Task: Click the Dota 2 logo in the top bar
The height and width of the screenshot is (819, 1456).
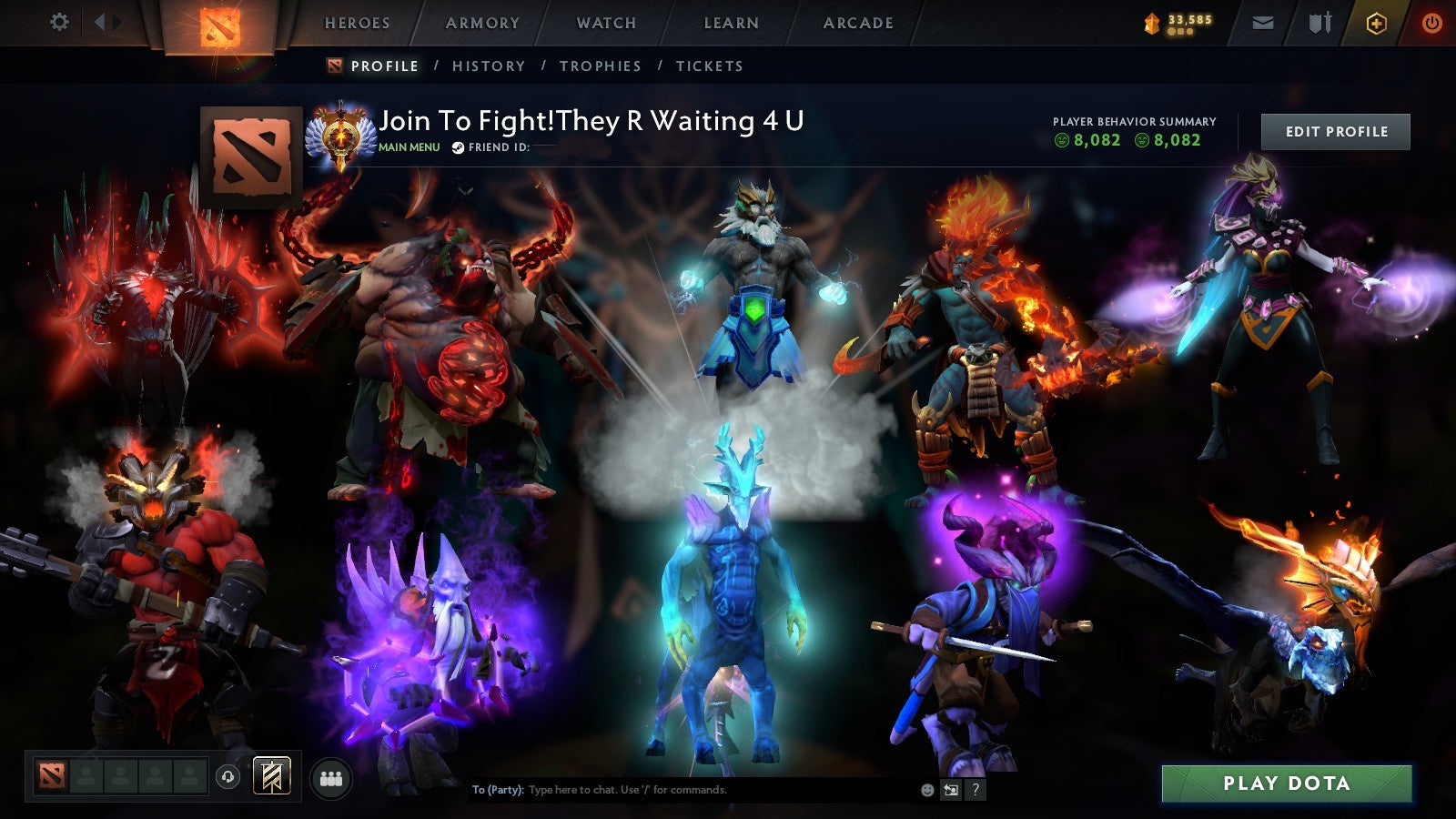Action: [x=218, y=24]
